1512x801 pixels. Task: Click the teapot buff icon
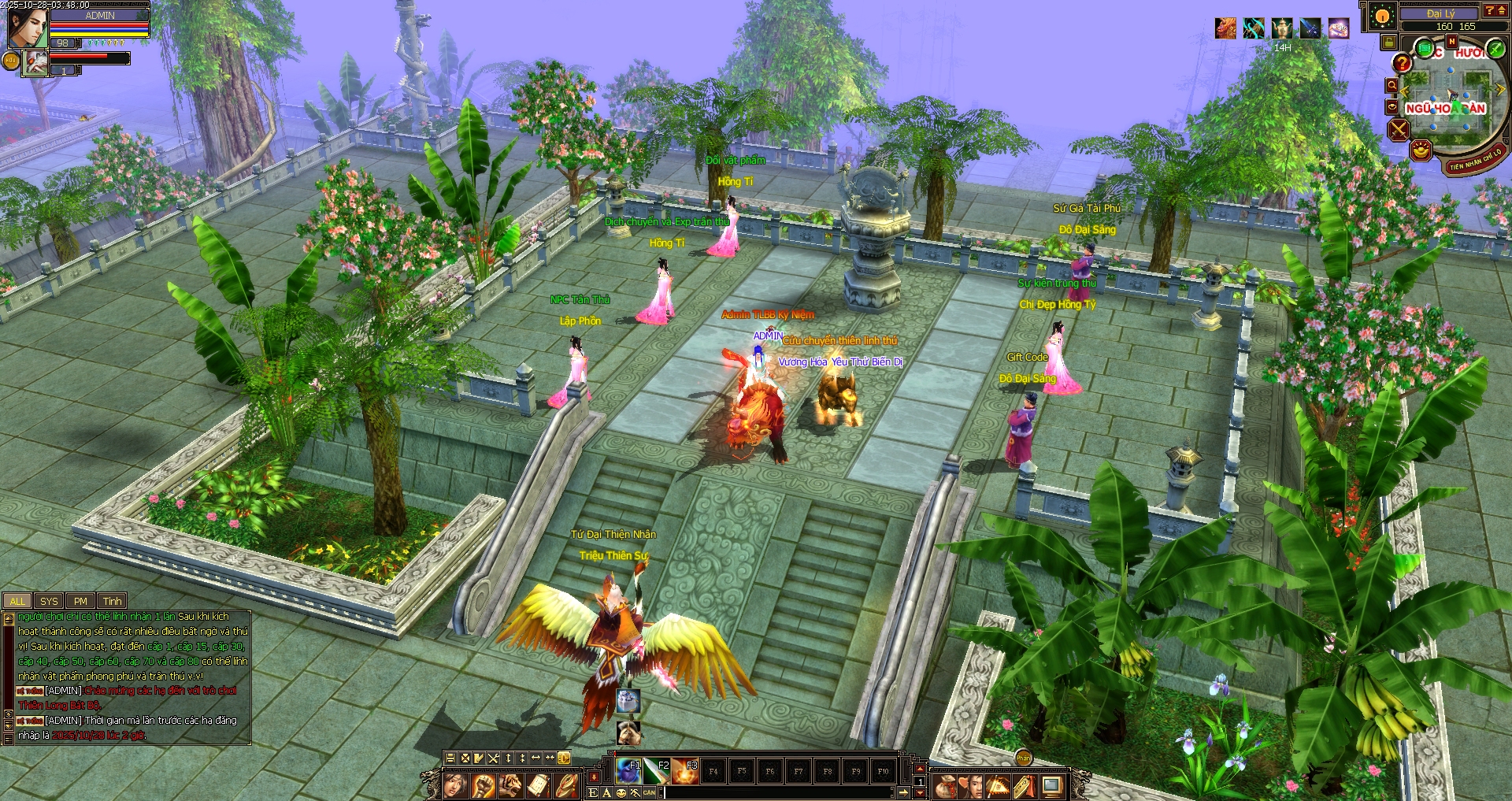1282,28
